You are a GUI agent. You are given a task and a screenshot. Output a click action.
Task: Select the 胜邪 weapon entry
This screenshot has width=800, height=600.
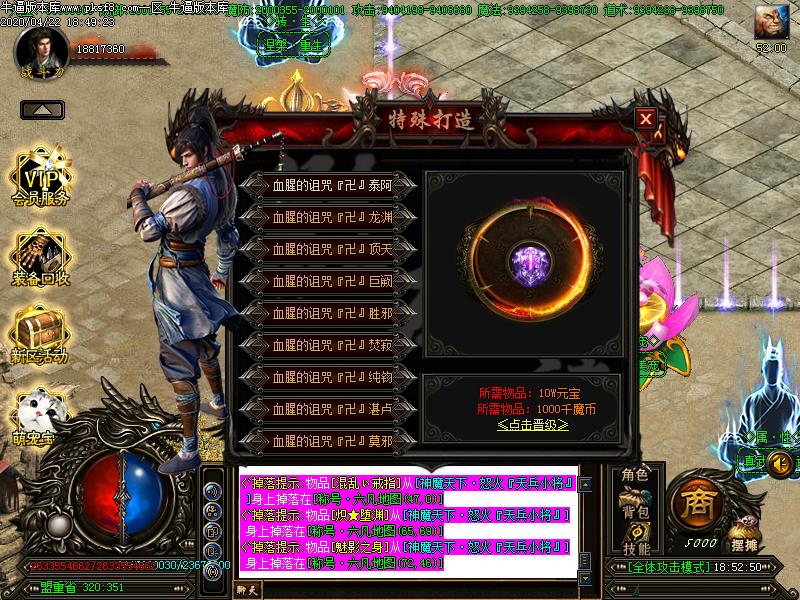click(x=330, y=313)
